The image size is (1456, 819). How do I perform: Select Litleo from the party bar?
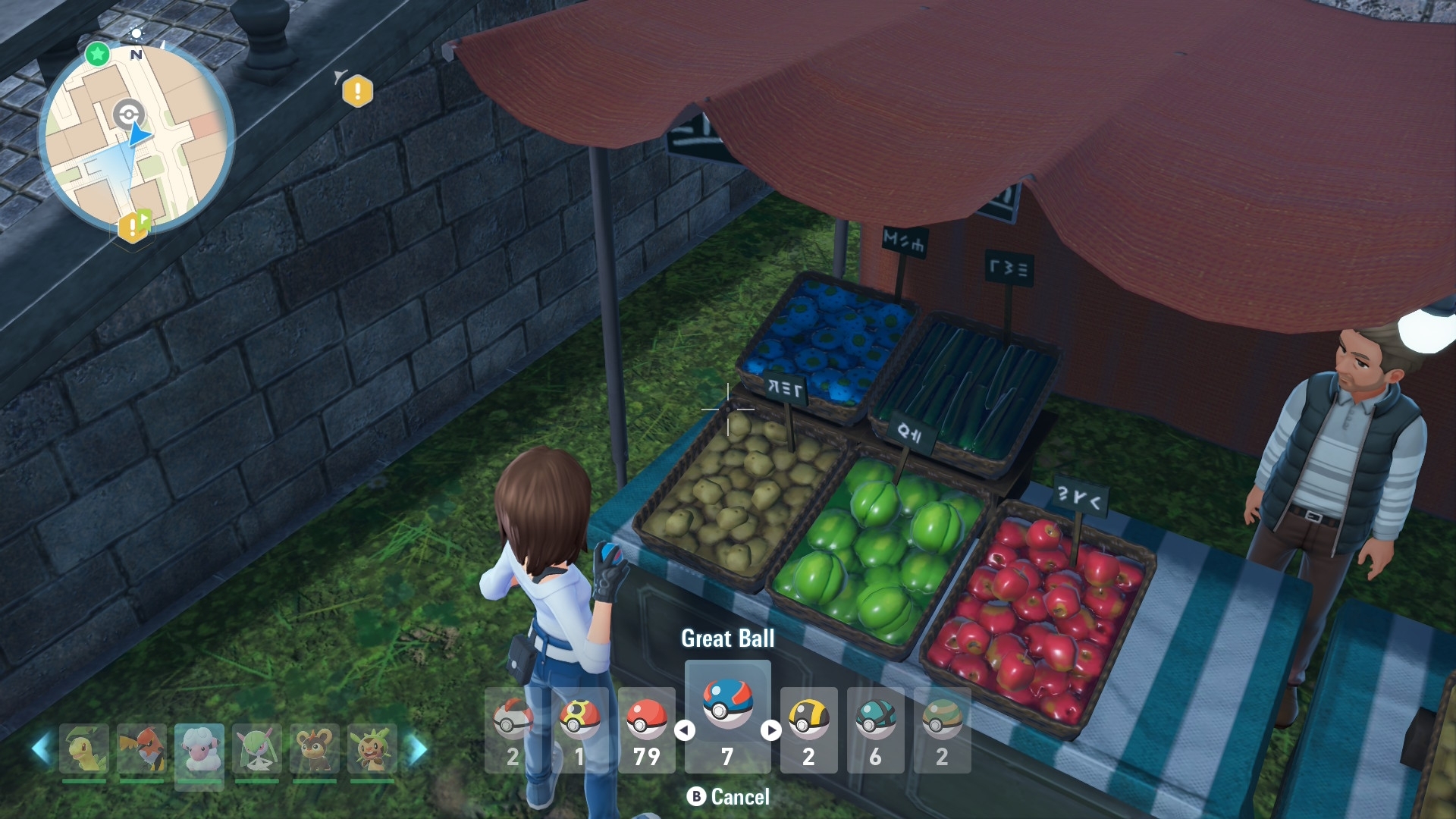click(x=315, y=749)
